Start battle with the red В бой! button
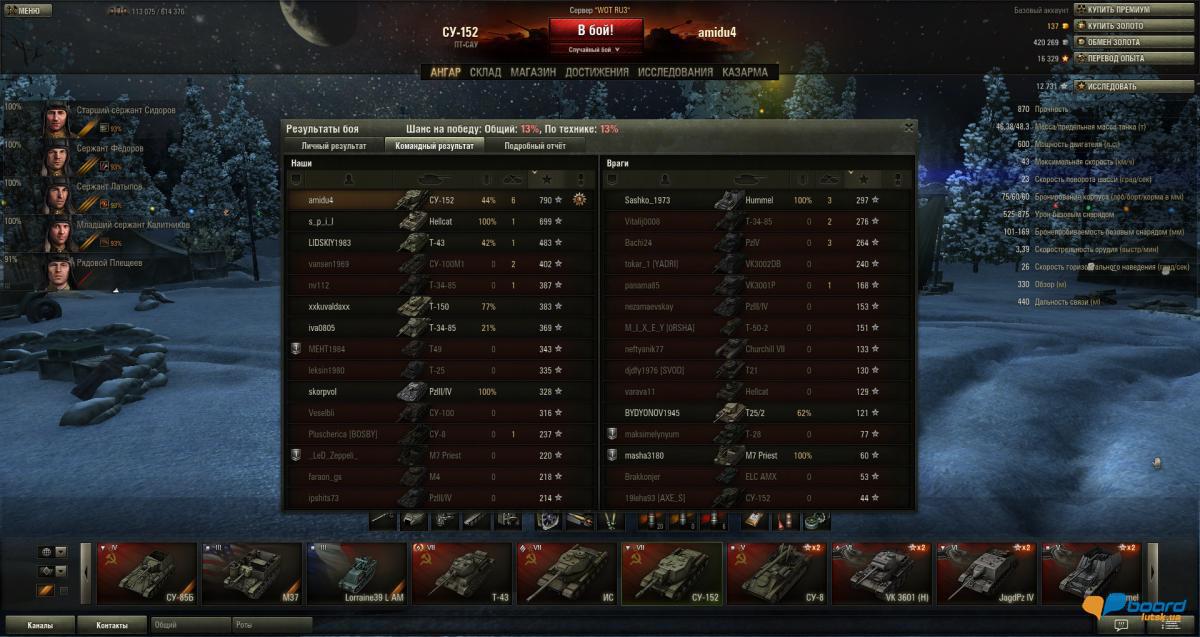1200x637 pixels. click(596, 29)
